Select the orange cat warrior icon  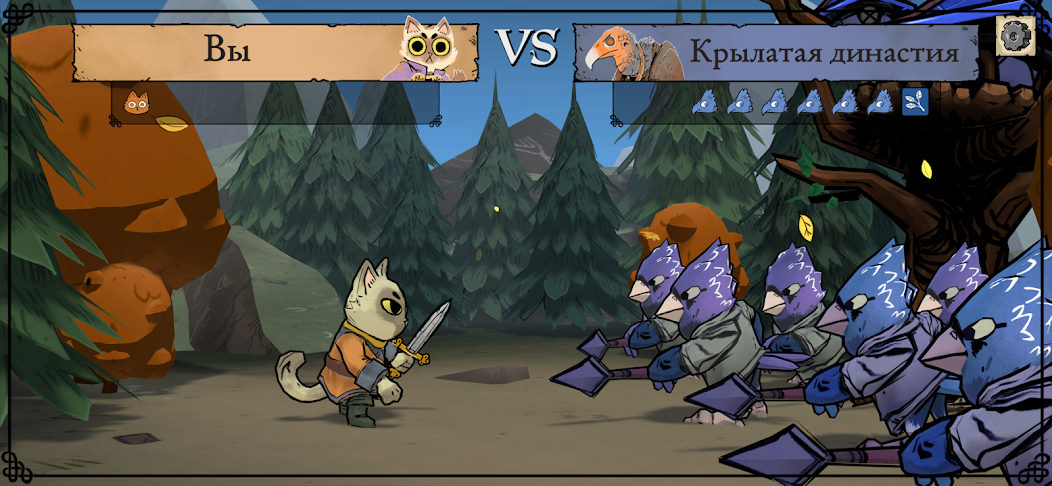click(x=136, y=102)
